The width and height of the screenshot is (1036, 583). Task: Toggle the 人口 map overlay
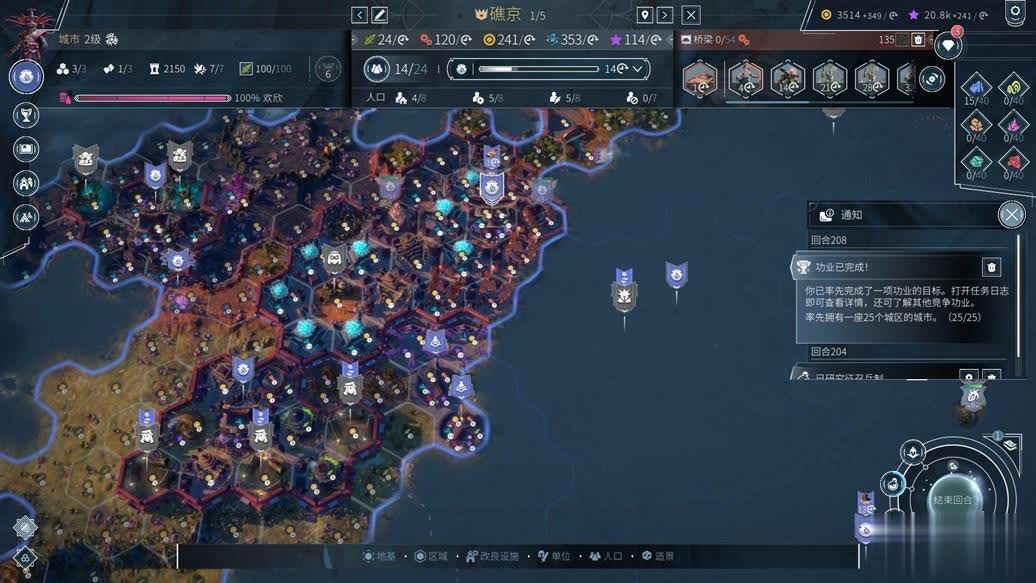click(x=606, y=556)
